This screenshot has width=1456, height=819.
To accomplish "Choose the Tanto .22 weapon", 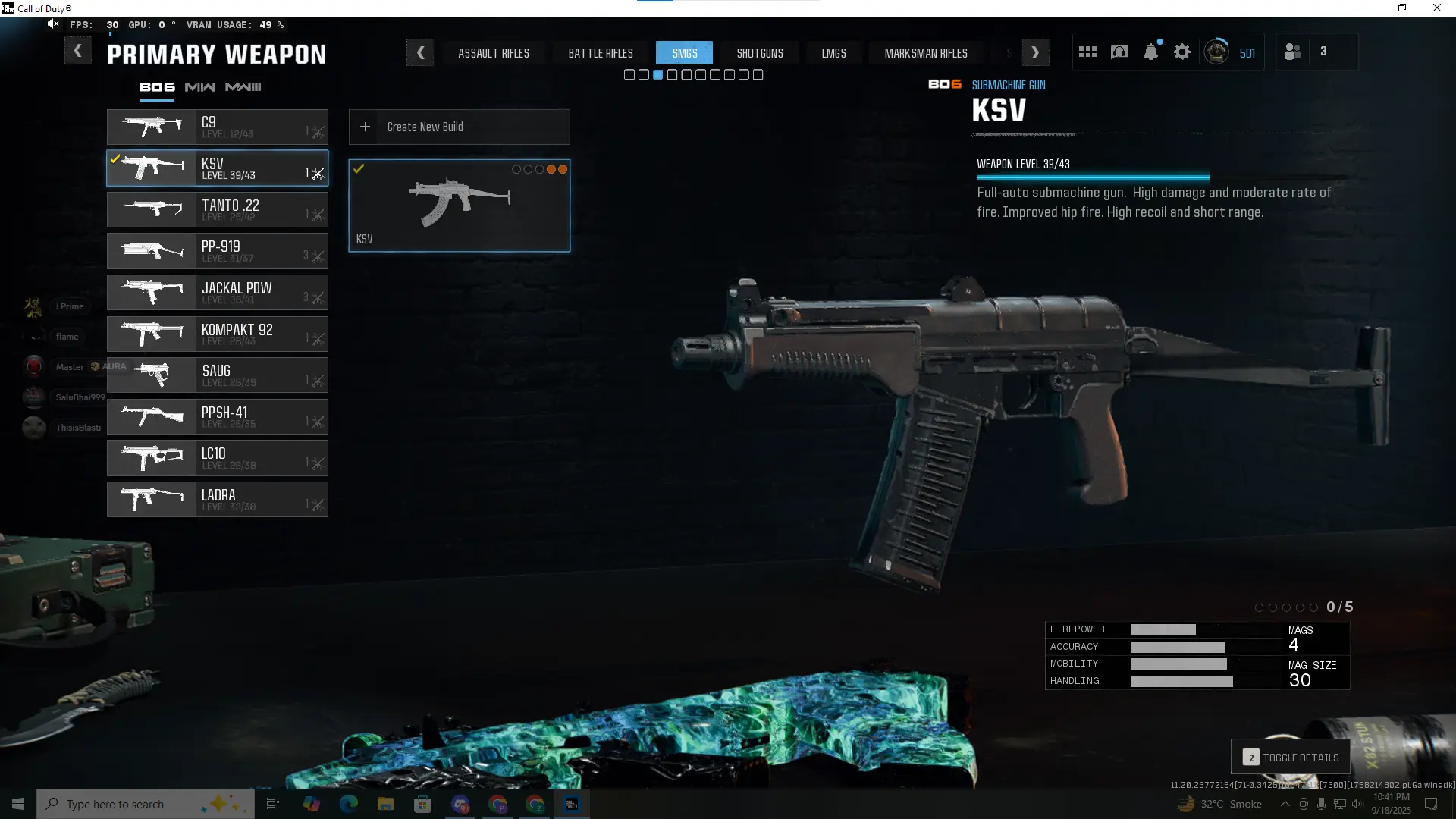I will (x=218, y=210).
